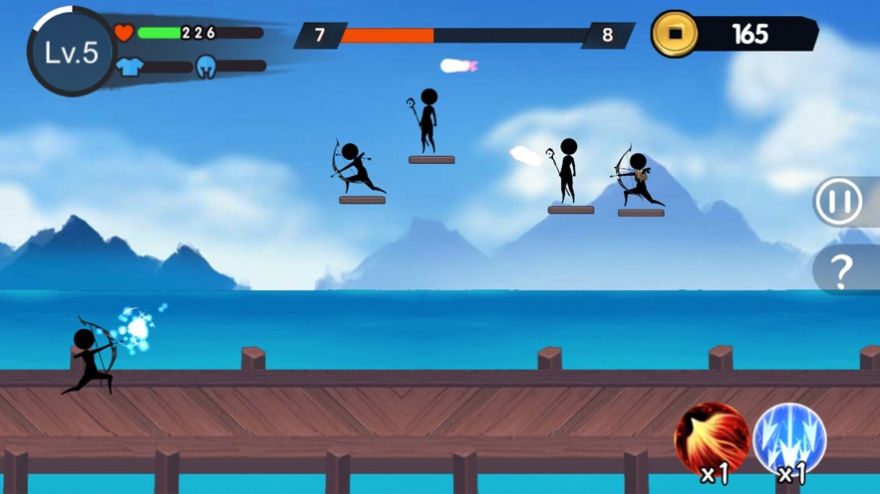Activate the fire arrow skill

pos(712,439)
